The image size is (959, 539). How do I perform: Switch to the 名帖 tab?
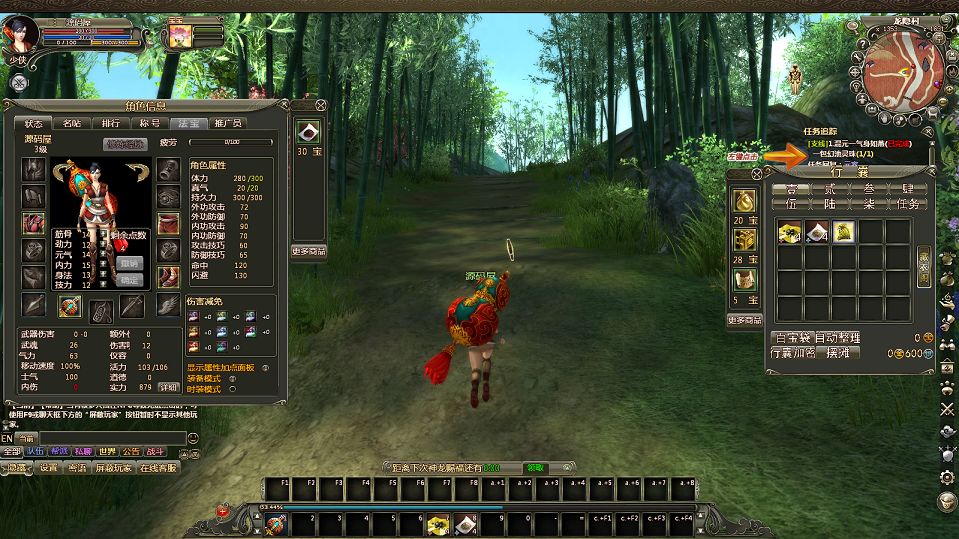coord(72,123)
